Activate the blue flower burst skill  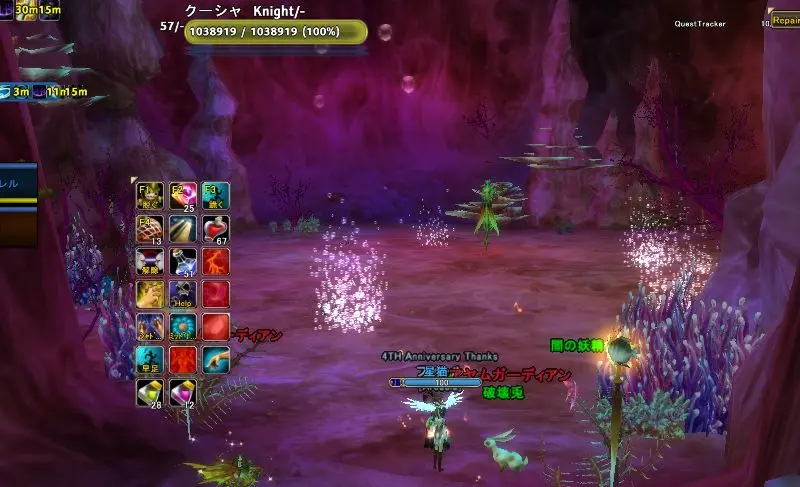pos(183,327)
